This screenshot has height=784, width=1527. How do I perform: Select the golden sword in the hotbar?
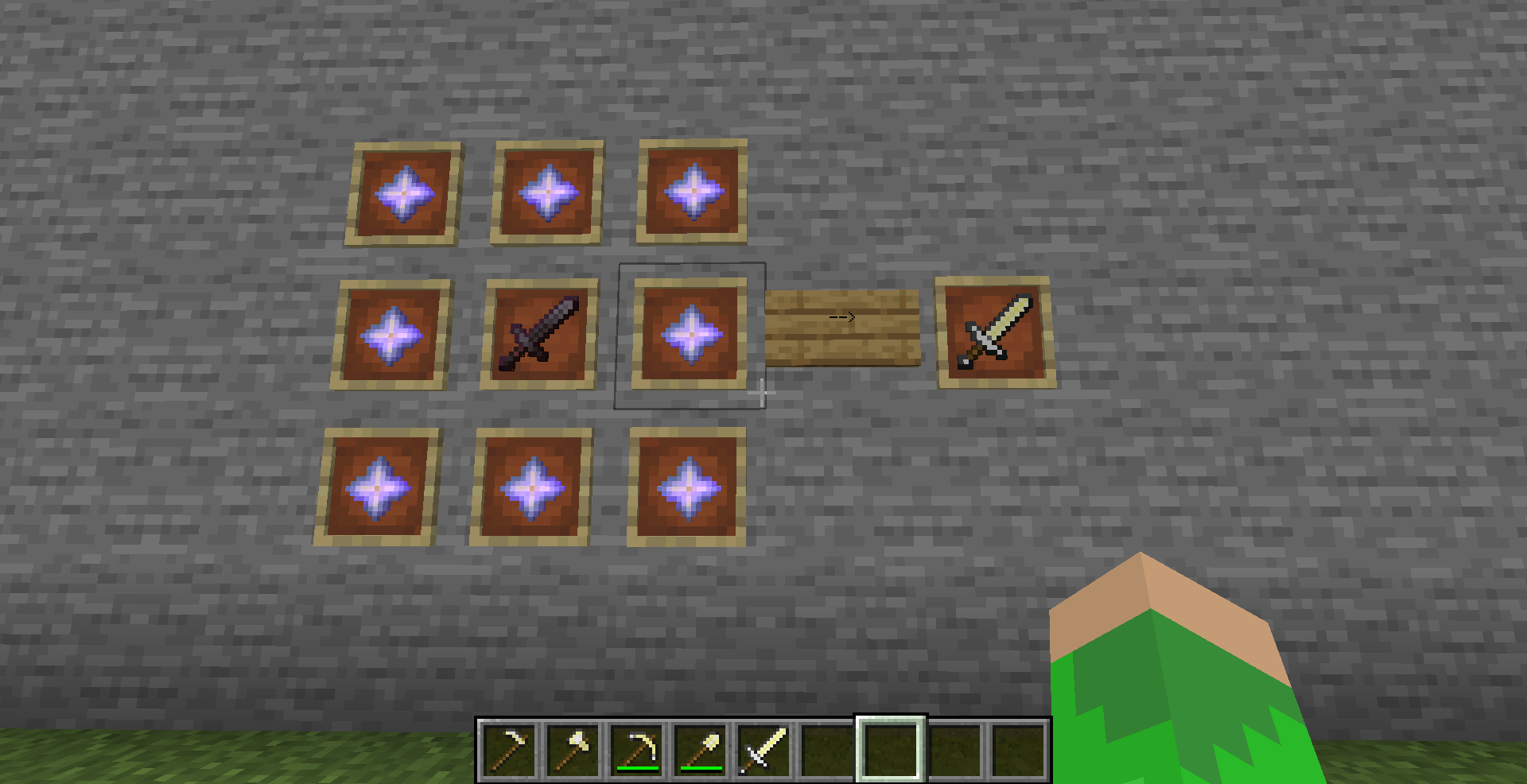point(763,751)
